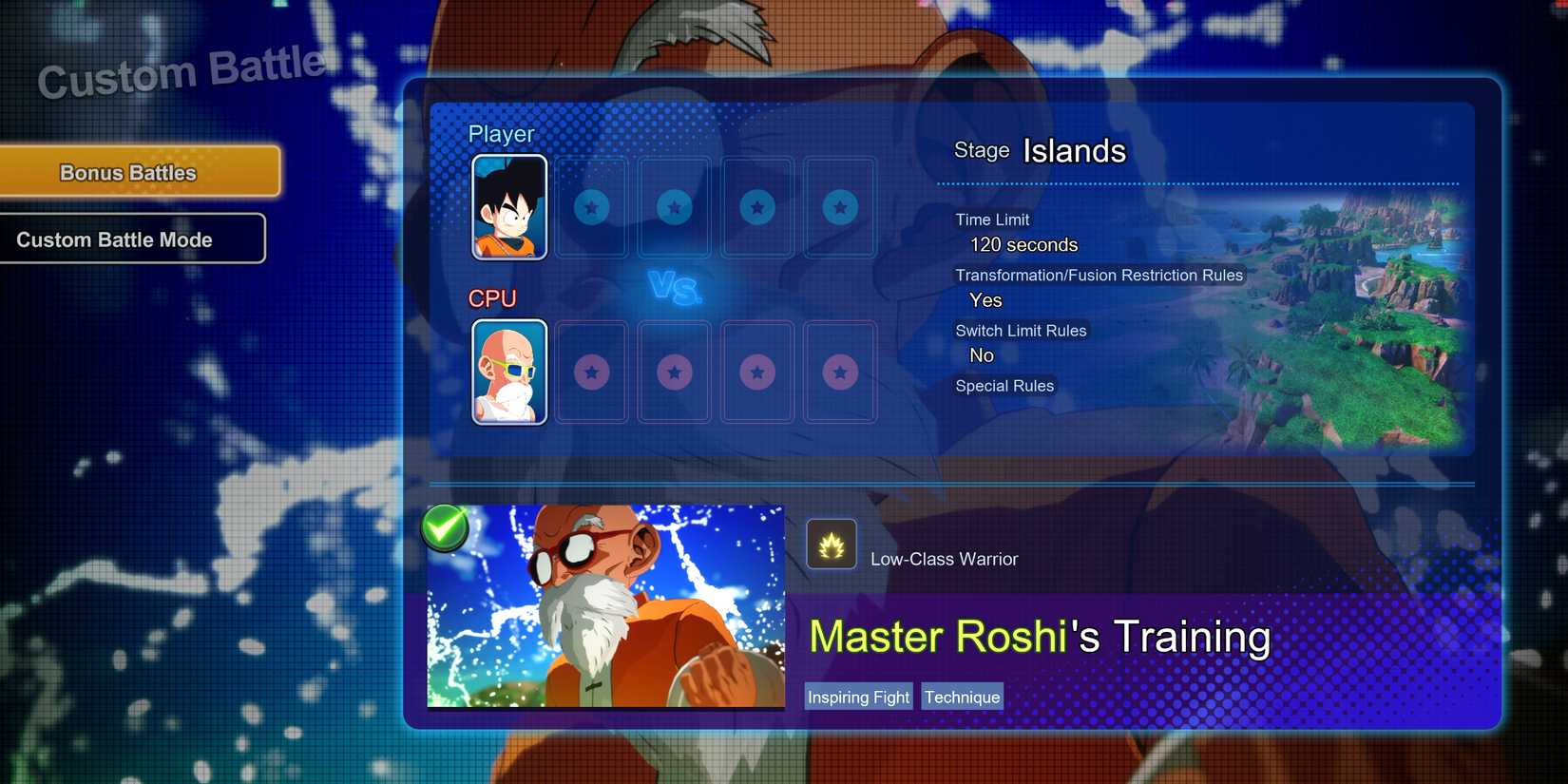Image resolution: width=1568 pixels, height=784 pixels.
Task: Click the last empty CPU star slot
Action: pyautogui.click(x=839, y=373)
